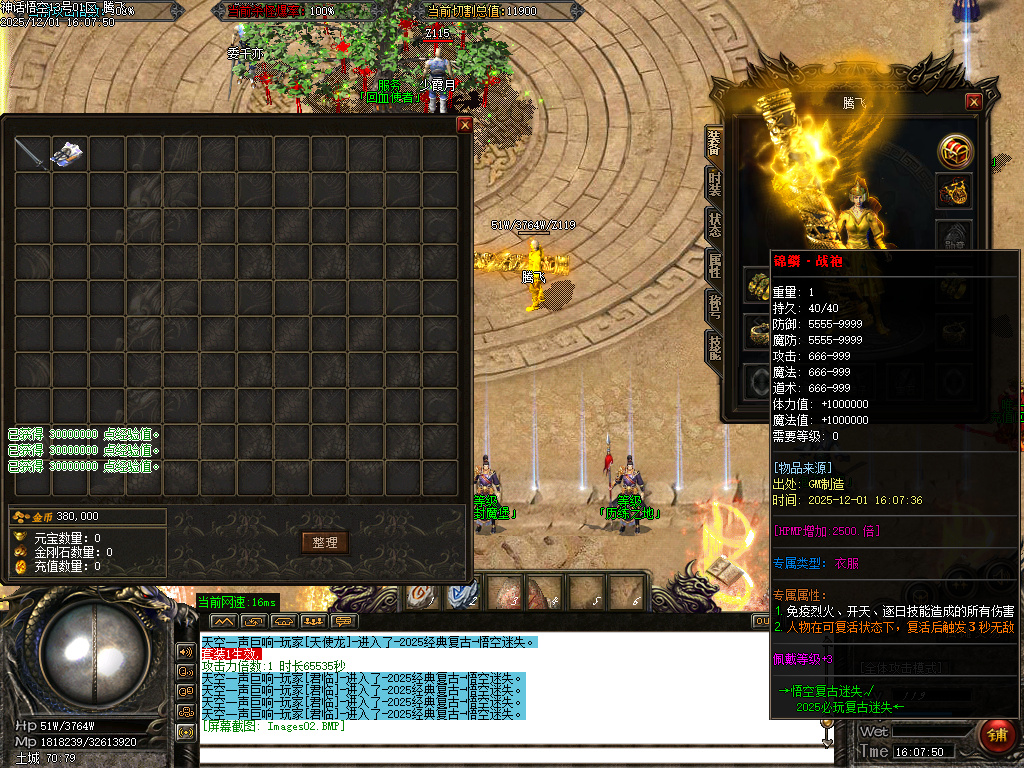Select the white armor item in the bag

coord(68,153)
